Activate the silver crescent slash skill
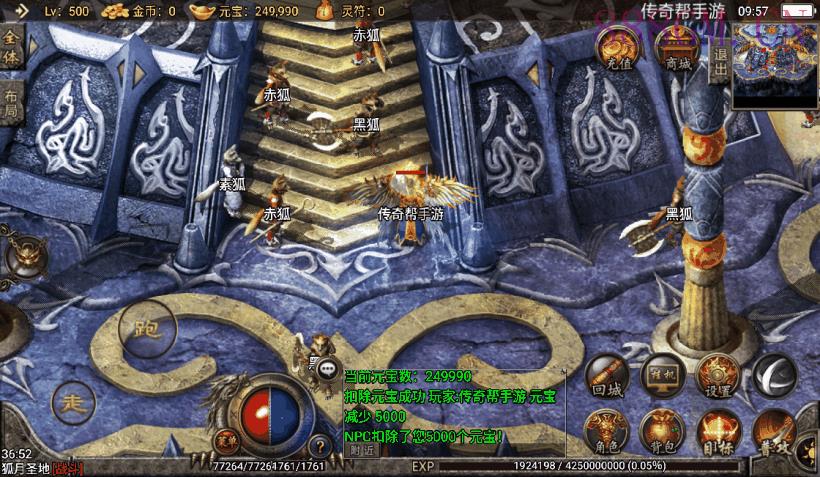 point(773,375)
